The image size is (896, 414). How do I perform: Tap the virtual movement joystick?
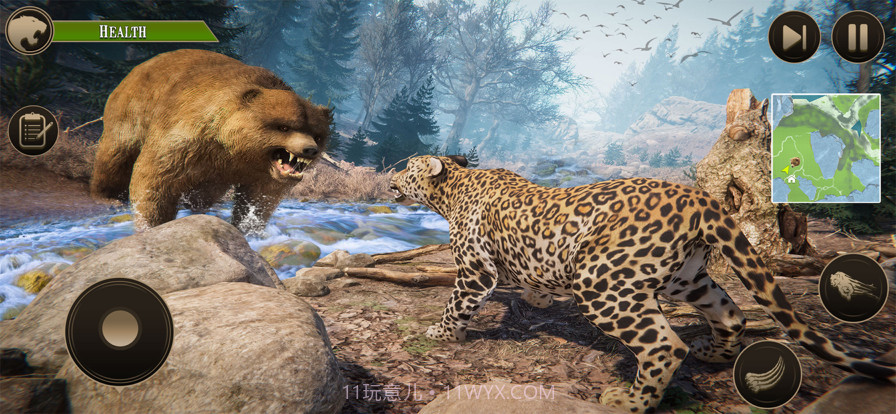[x=119, y=331]
